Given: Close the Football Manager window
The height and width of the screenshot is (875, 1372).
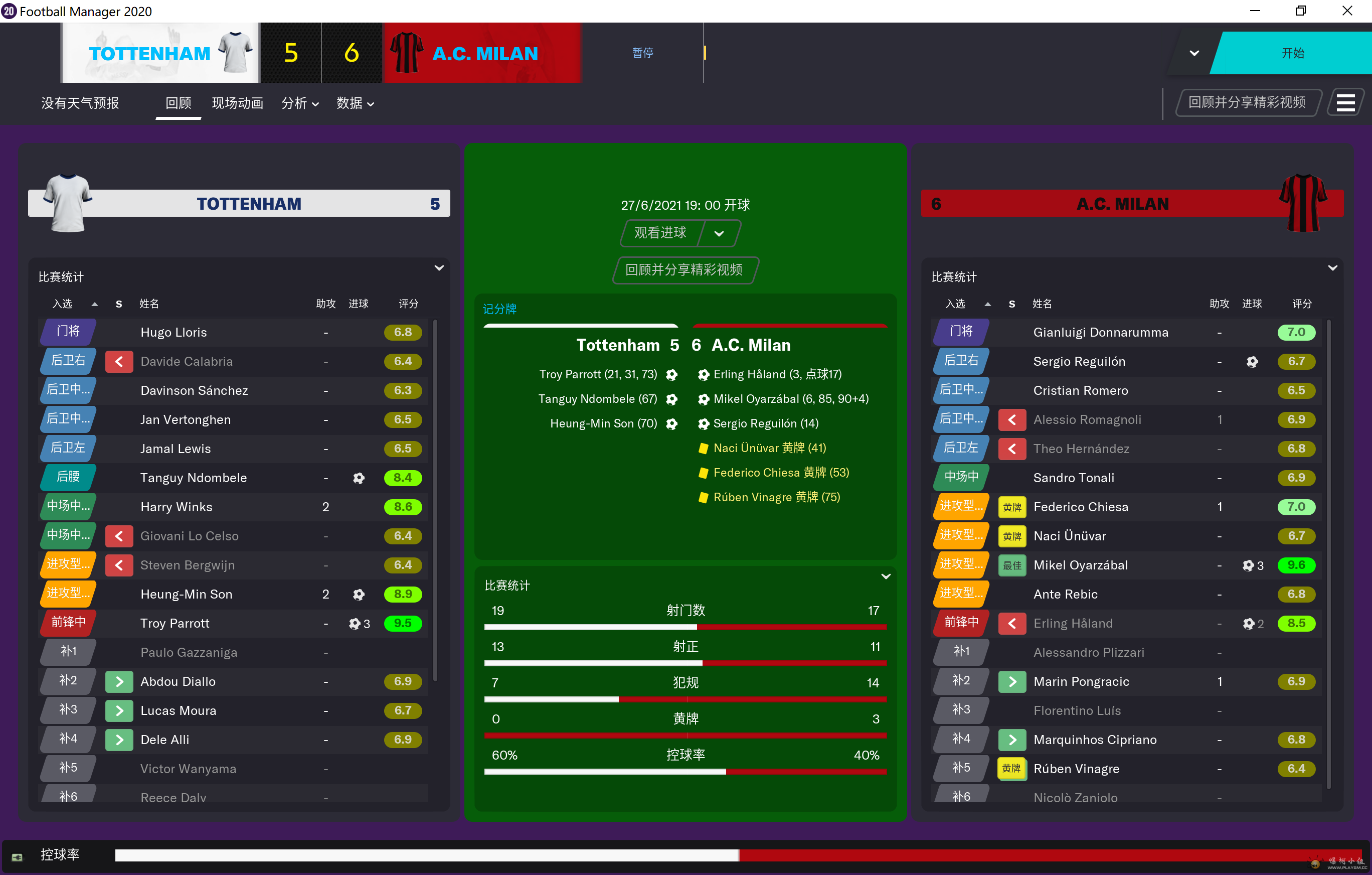Looking at the screenshot, I should pyautogui.click(x=1347, y=11).
